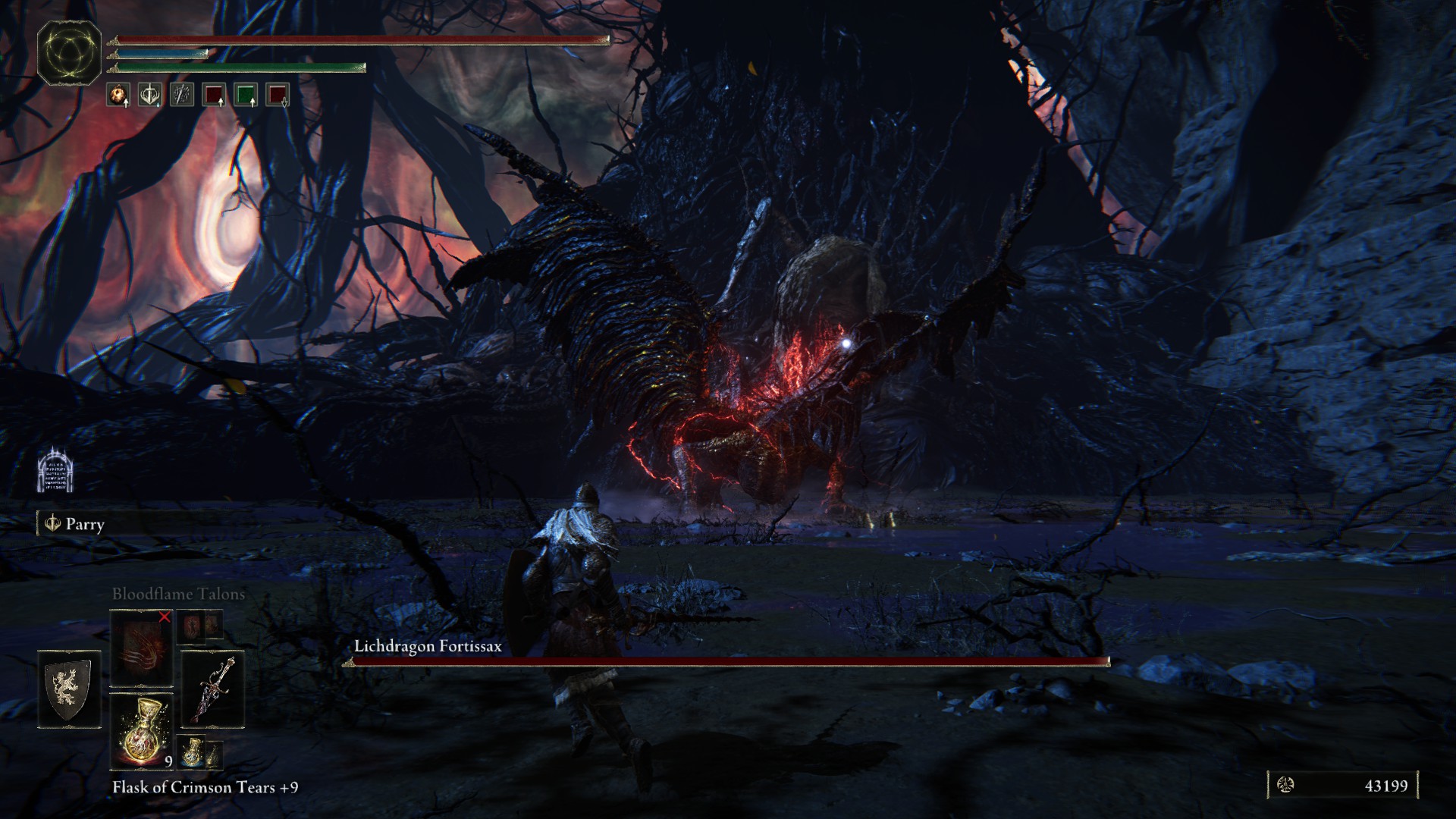Click the blade-with-sparks status effect icon

[x=181, y=95]
